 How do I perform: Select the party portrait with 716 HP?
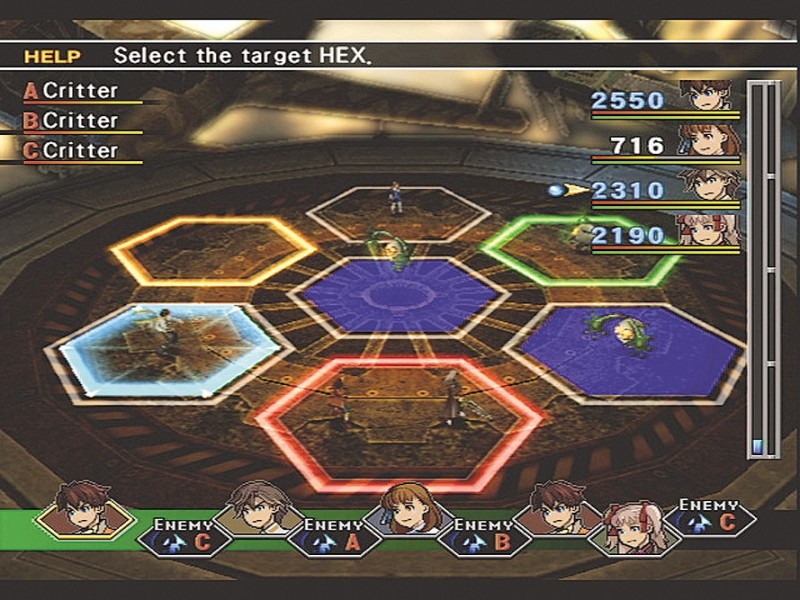tap(710, 143)
